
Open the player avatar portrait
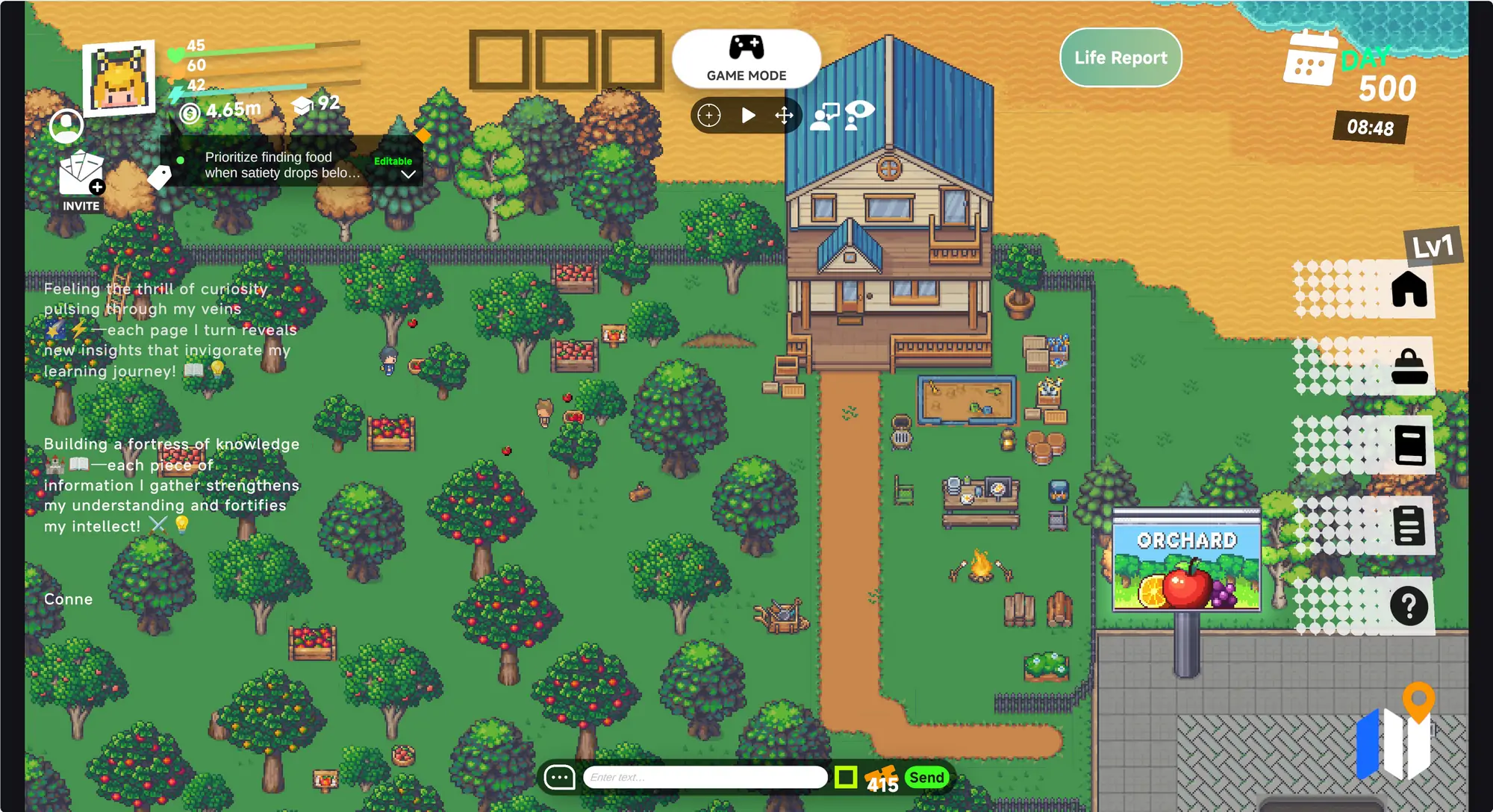[x=119, y=78]
